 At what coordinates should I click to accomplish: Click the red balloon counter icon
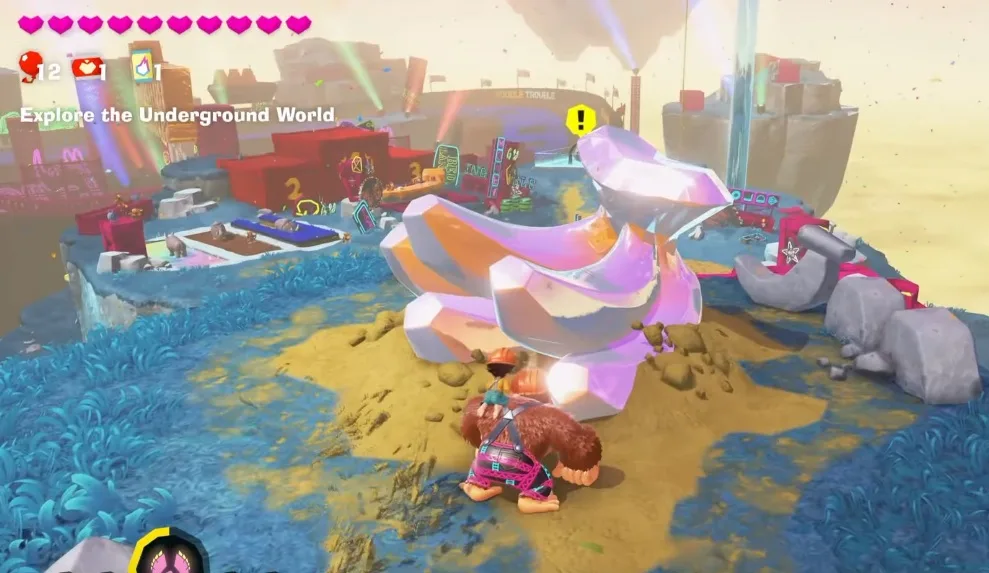coord(32,65)
